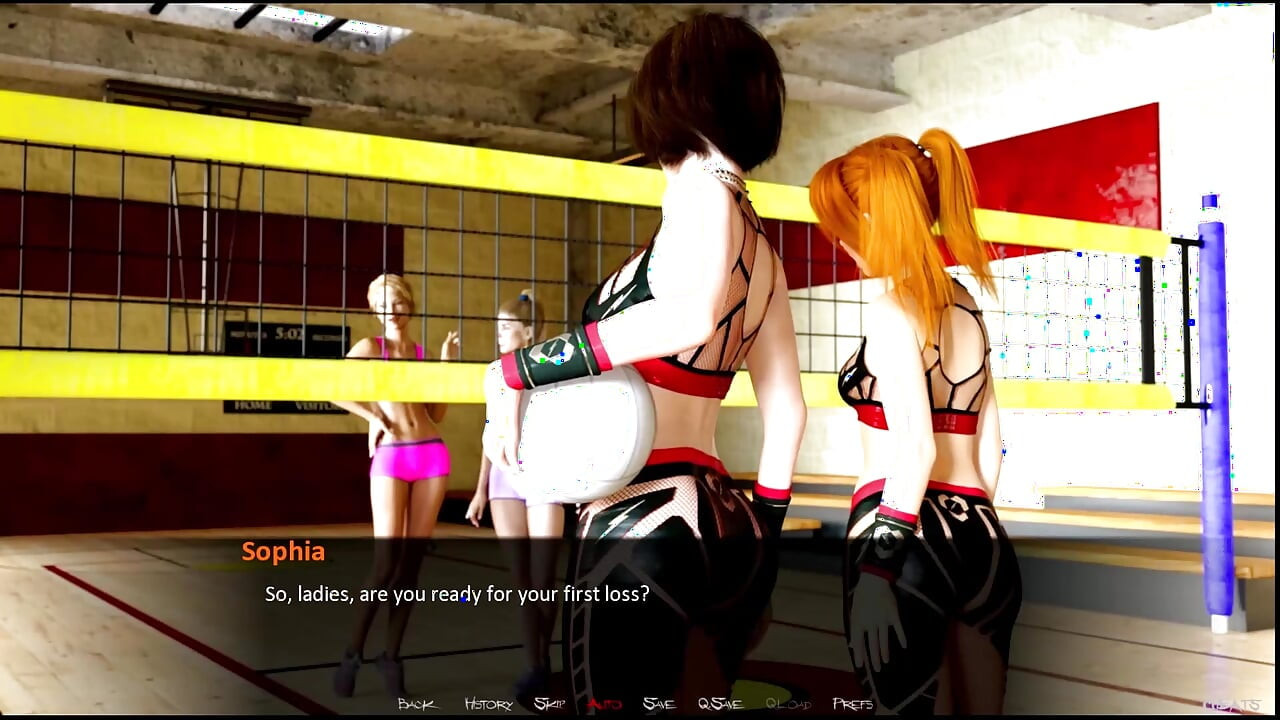
Task: Select the Sophia name label
Action: (285, 551)
